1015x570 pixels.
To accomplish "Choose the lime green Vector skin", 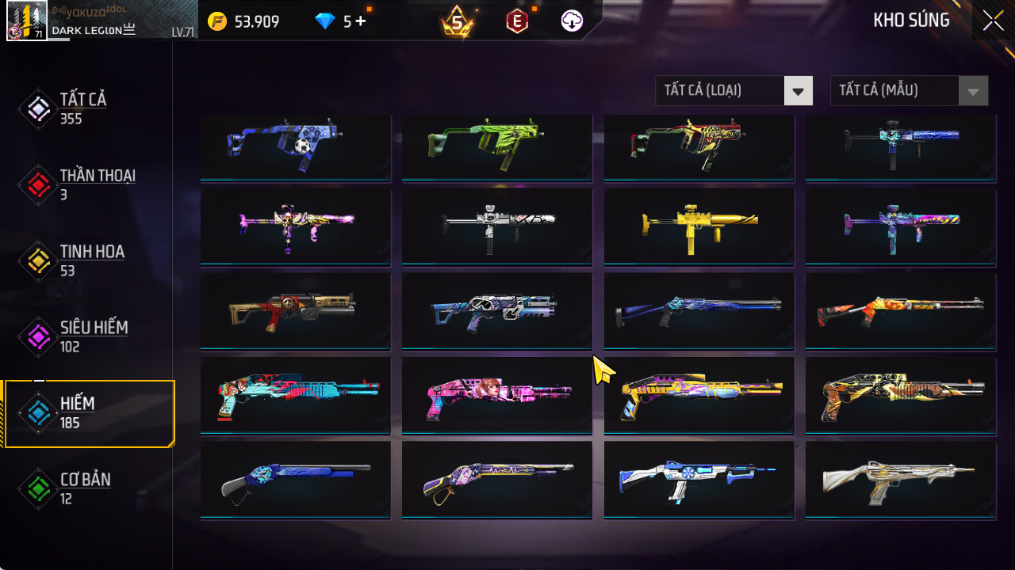I will pyautogui.click(x=496, y=147).
